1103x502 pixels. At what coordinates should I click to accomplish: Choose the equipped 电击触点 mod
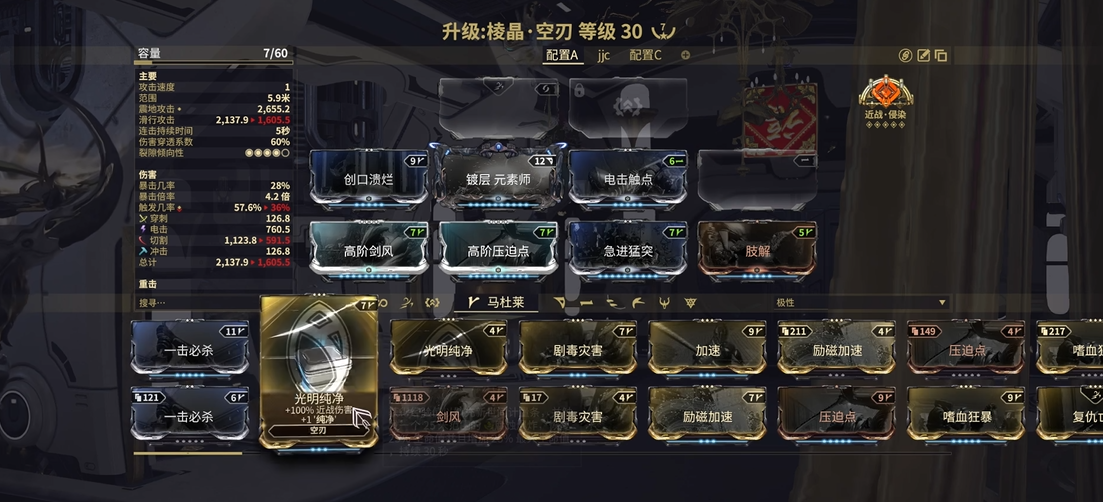(x=628, y=179)
